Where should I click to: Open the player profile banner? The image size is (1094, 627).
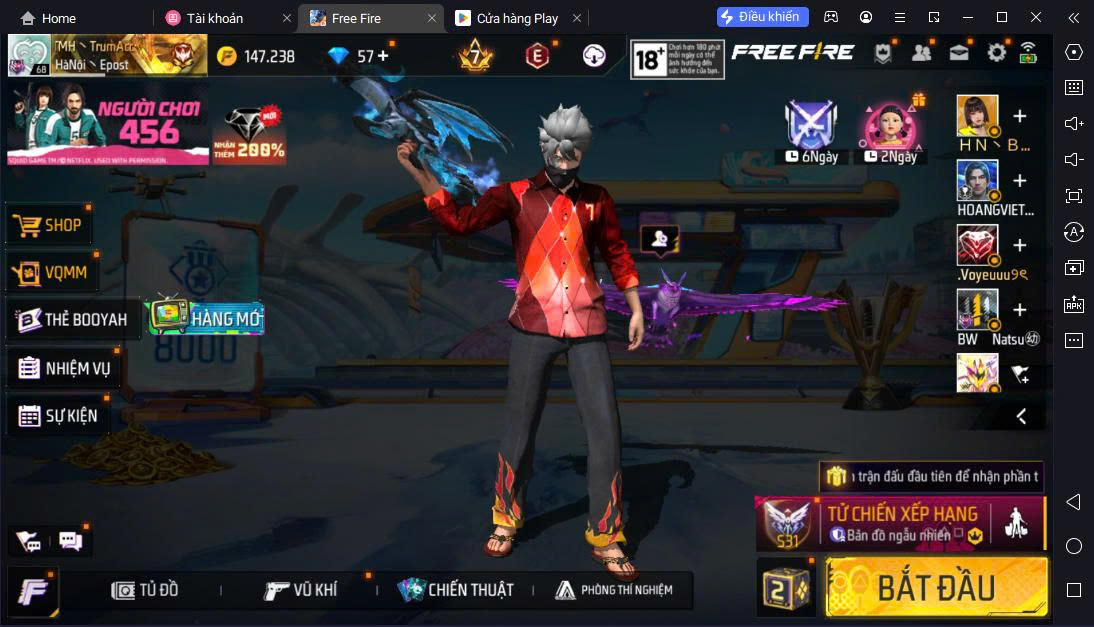[x=107, y=55]
